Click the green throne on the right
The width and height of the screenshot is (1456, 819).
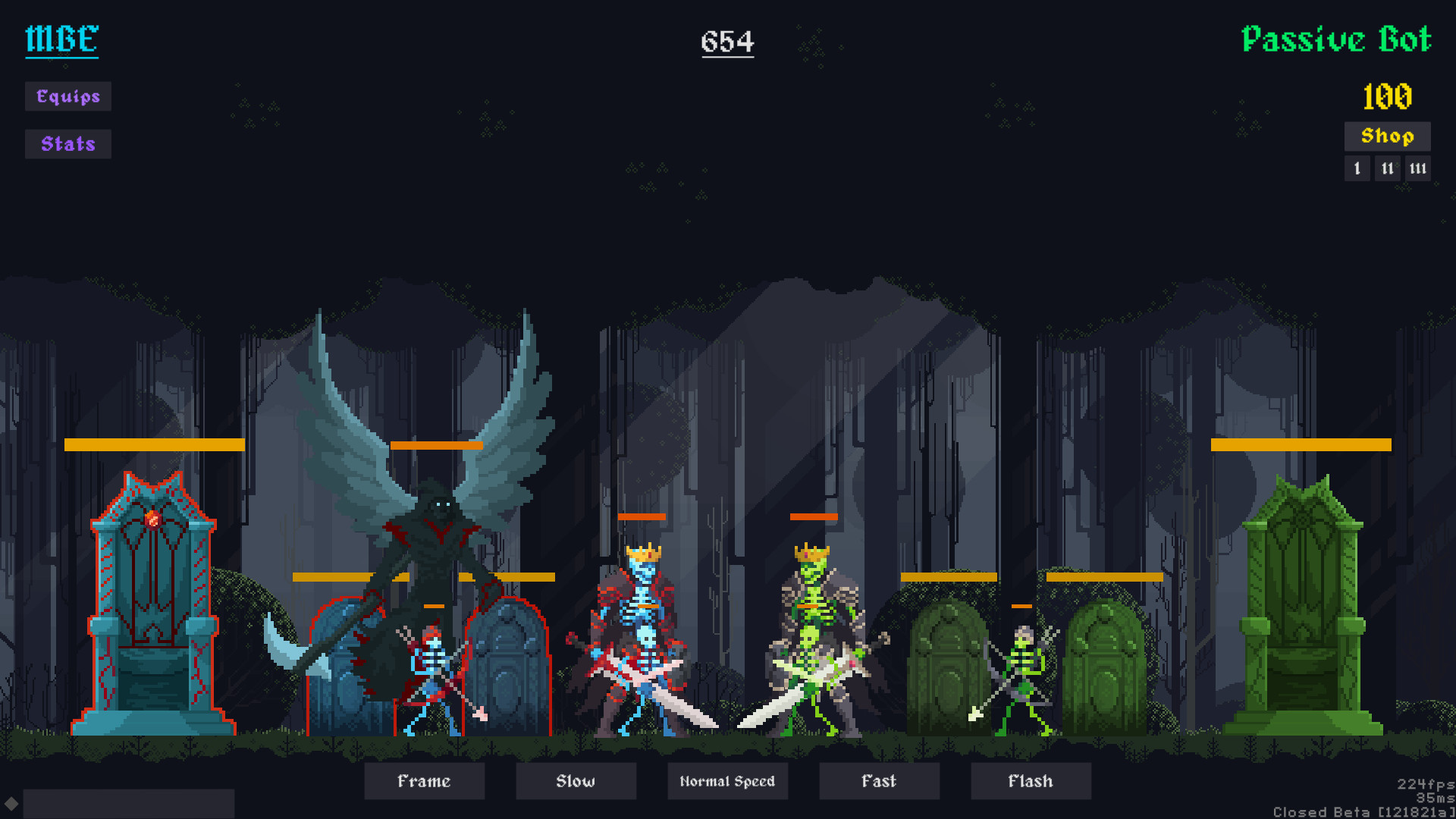pyautogui.click(x=1304, y=607)
